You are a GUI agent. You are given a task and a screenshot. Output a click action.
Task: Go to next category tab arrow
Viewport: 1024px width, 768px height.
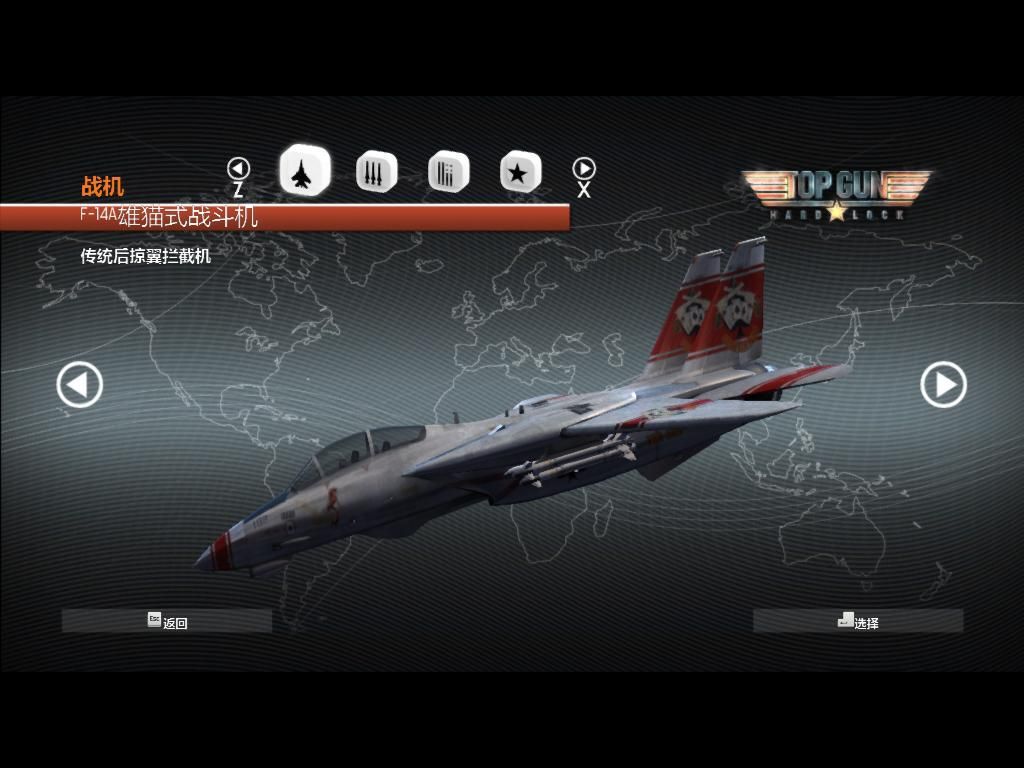584,169
